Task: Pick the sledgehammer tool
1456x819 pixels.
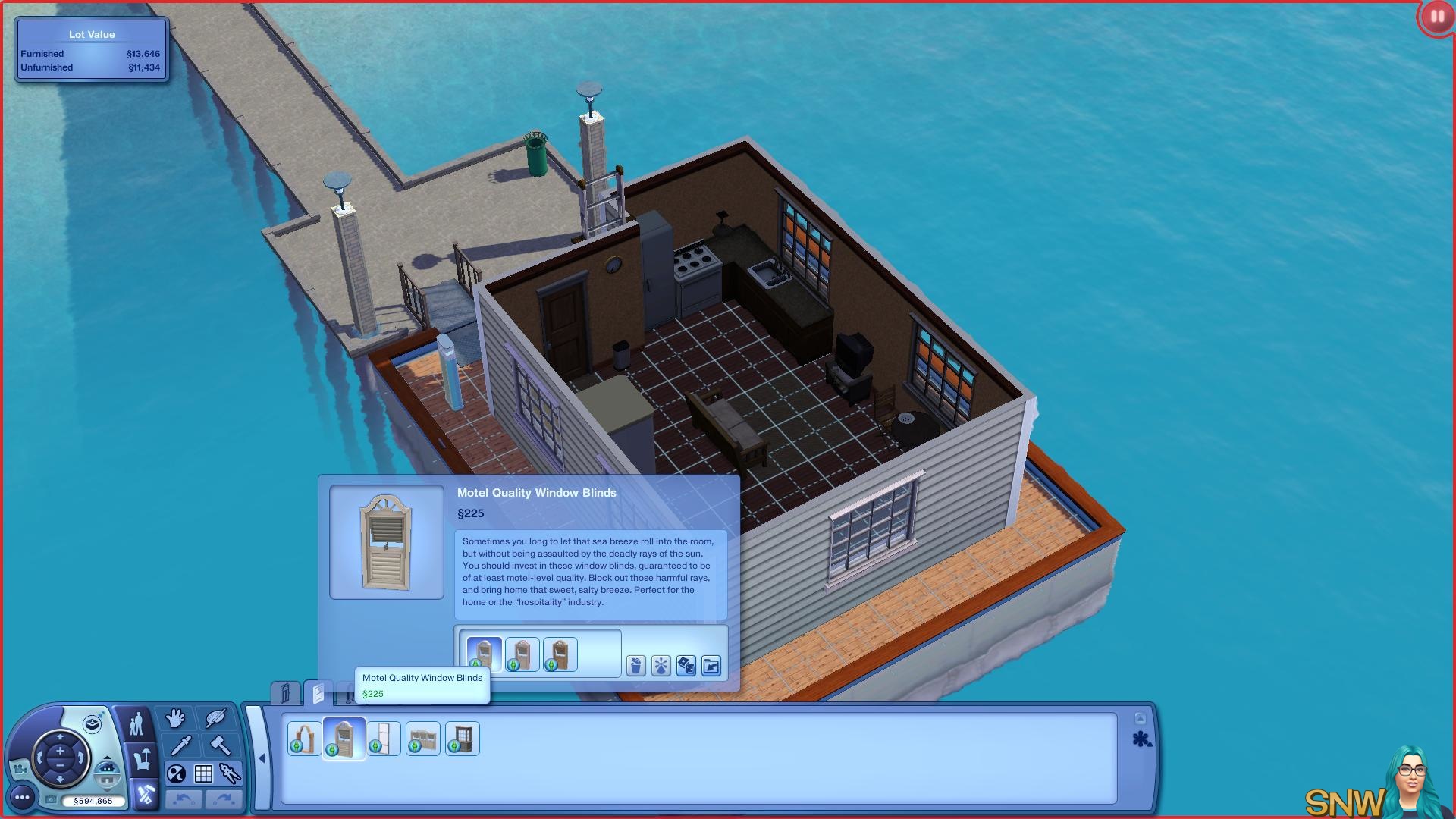Action: point(221,745)
